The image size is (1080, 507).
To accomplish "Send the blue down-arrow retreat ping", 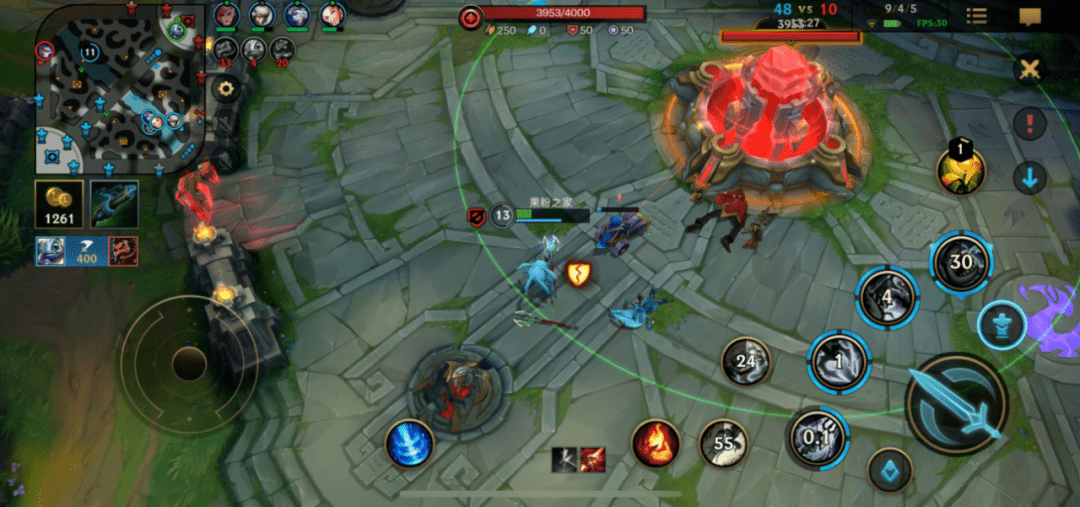I will click(1029, 179).
